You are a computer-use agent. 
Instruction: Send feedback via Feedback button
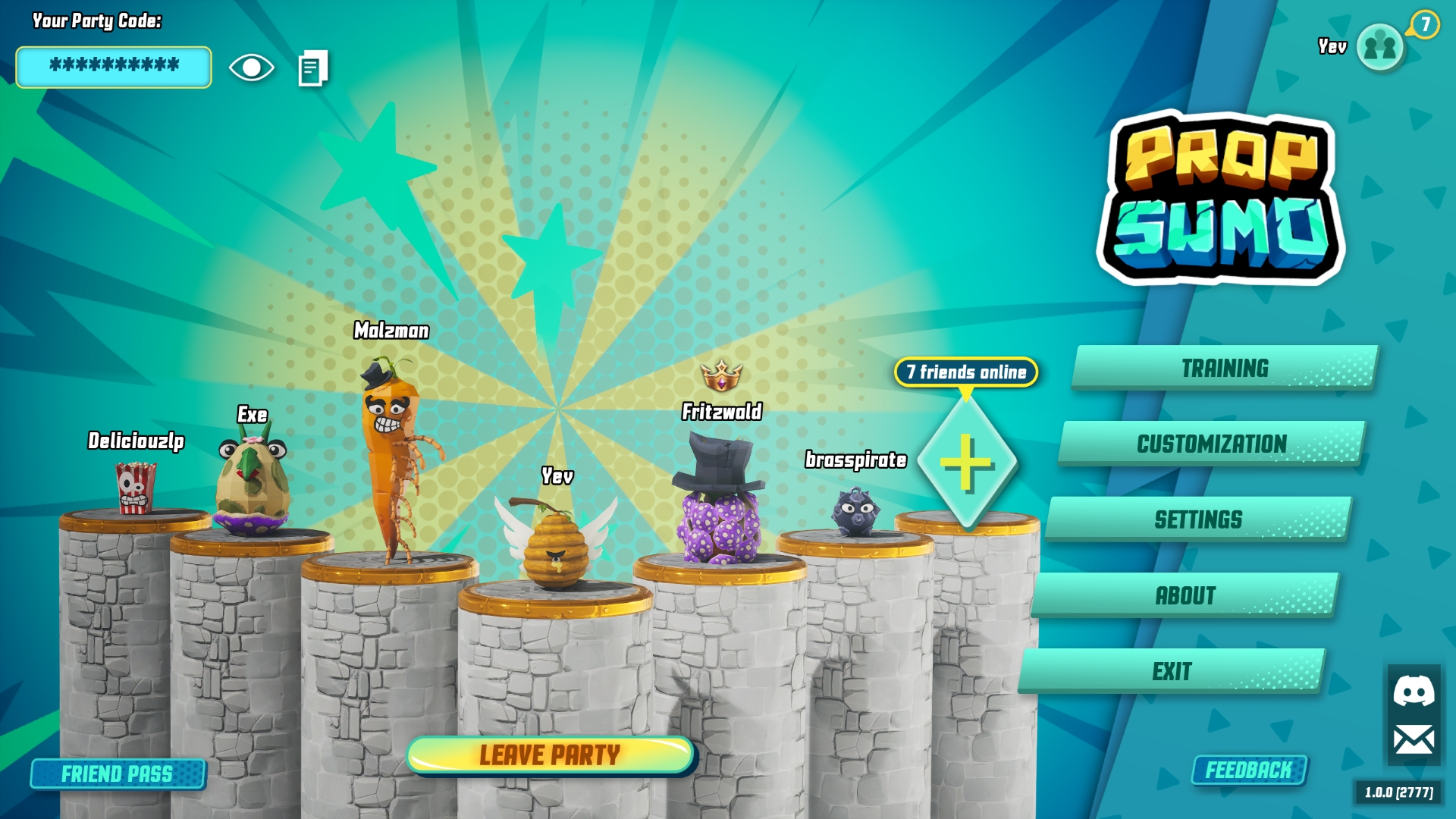tap(1249, 770)
